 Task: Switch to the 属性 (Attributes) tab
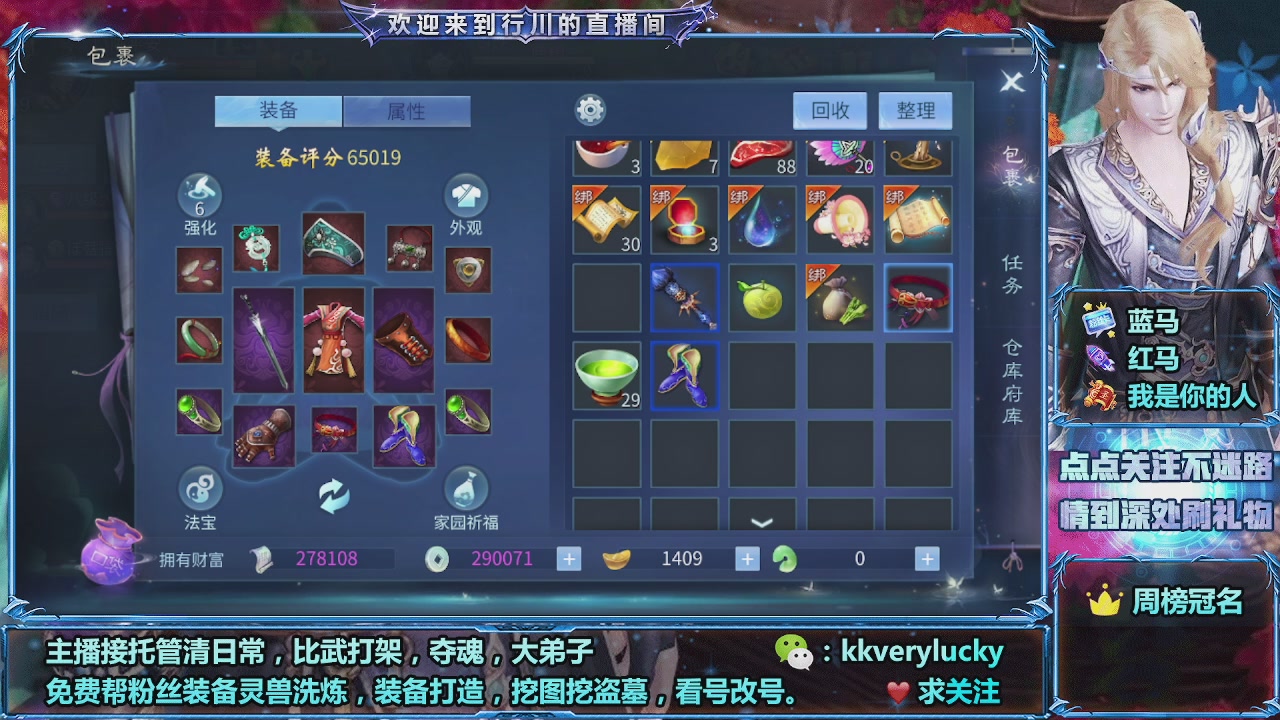coord(407,112)
